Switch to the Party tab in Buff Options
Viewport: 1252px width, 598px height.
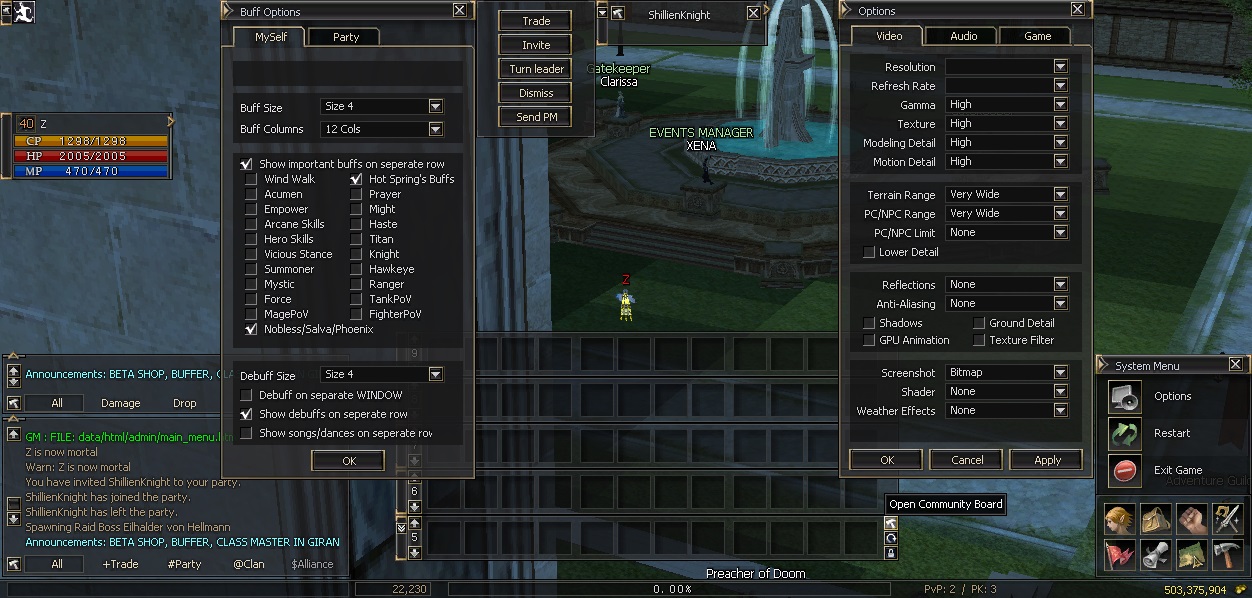(x=346, y=37)
